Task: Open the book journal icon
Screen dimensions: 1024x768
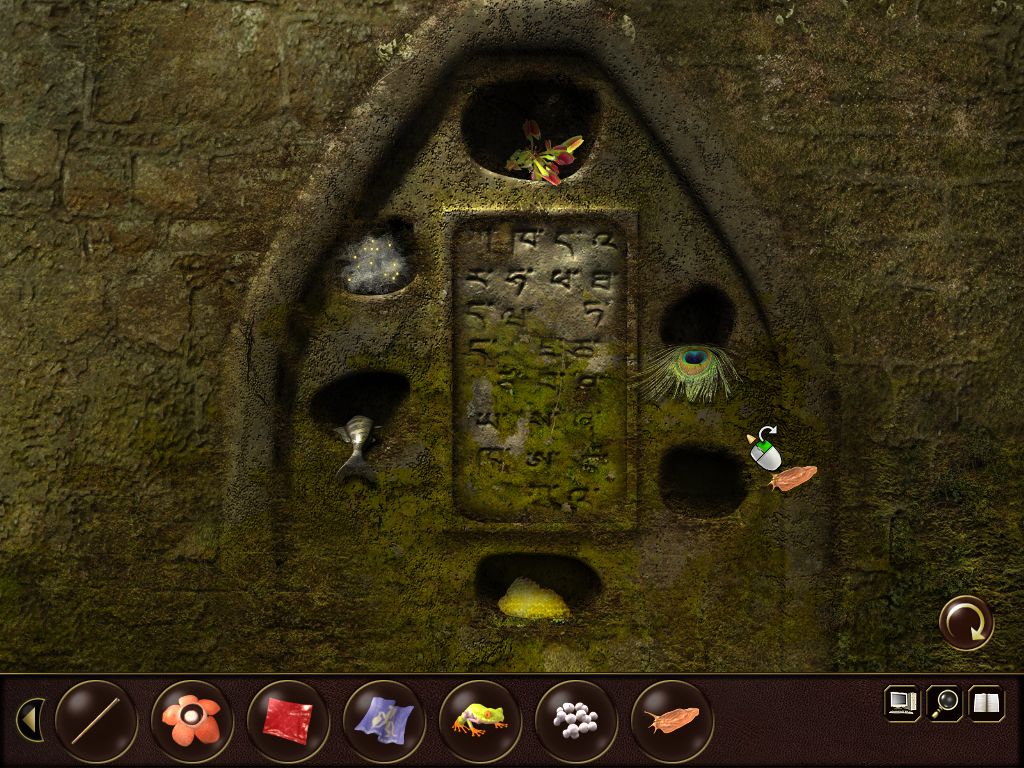Action: pos(986,702)
